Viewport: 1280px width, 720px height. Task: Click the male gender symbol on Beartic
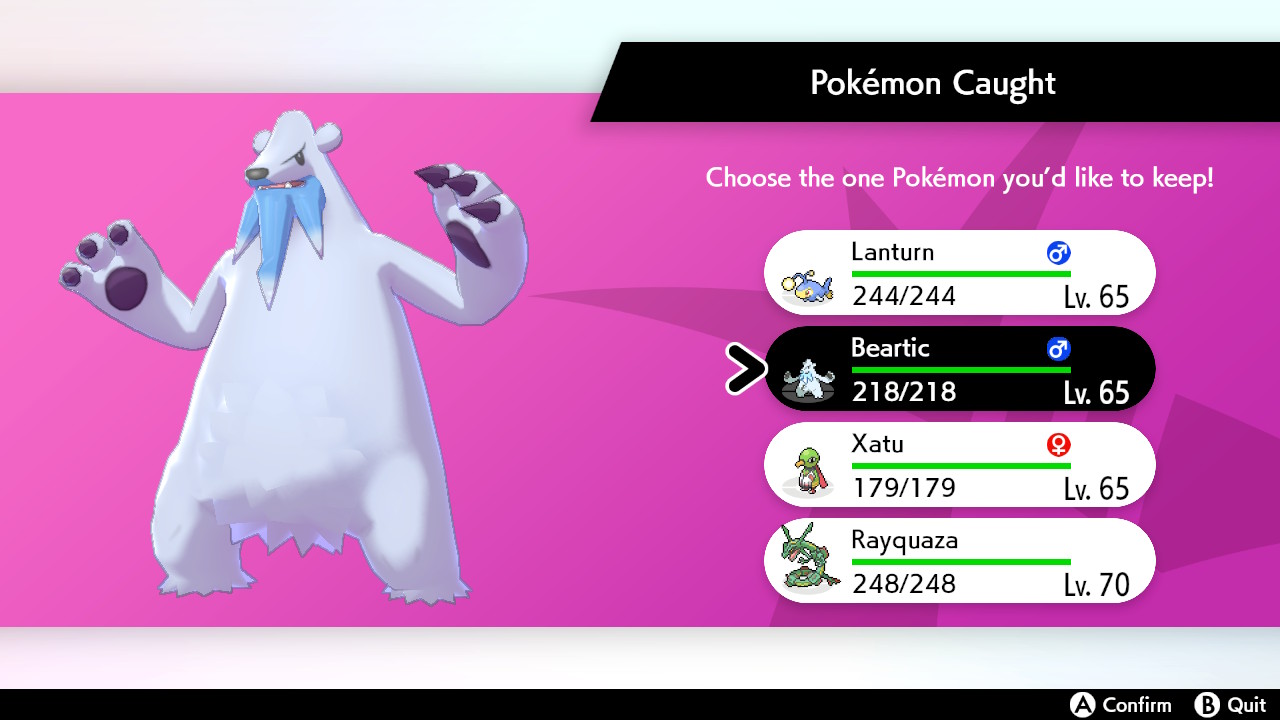(x=1060, y=349)
